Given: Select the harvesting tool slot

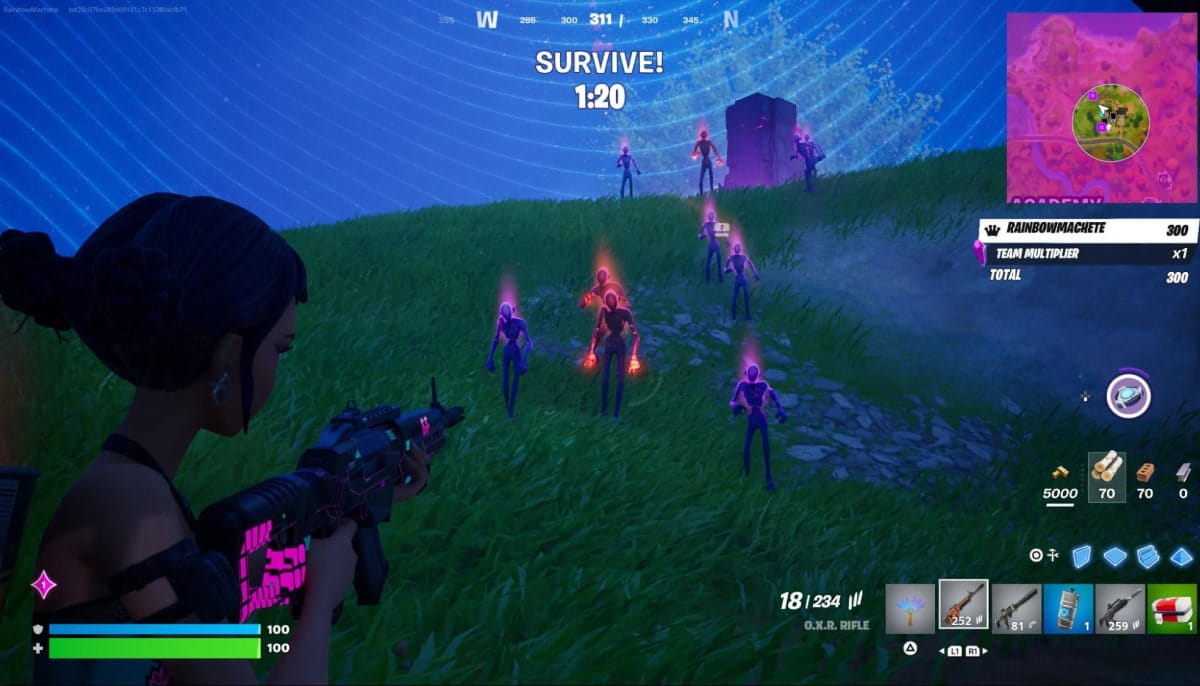Looking at the screenshot, I should click(x=910, y=608).
